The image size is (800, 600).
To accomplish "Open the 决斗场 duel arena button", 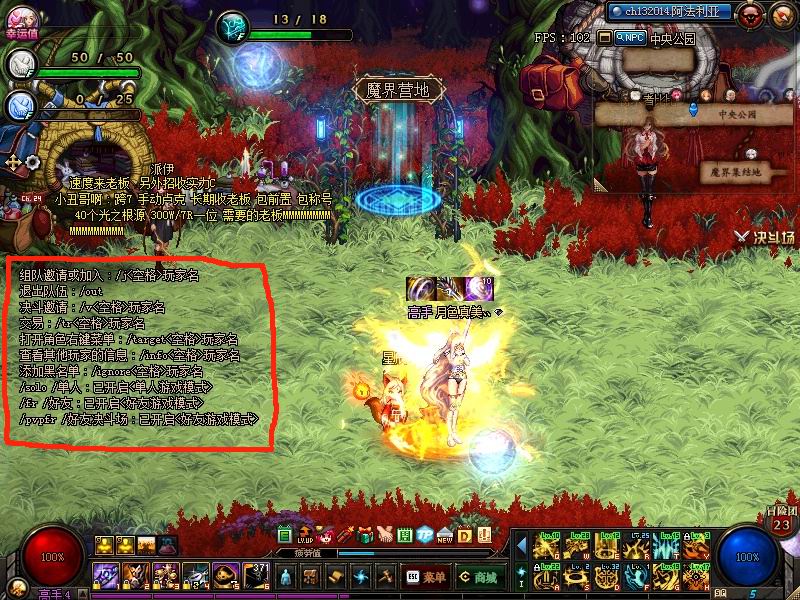I will 763,237.
